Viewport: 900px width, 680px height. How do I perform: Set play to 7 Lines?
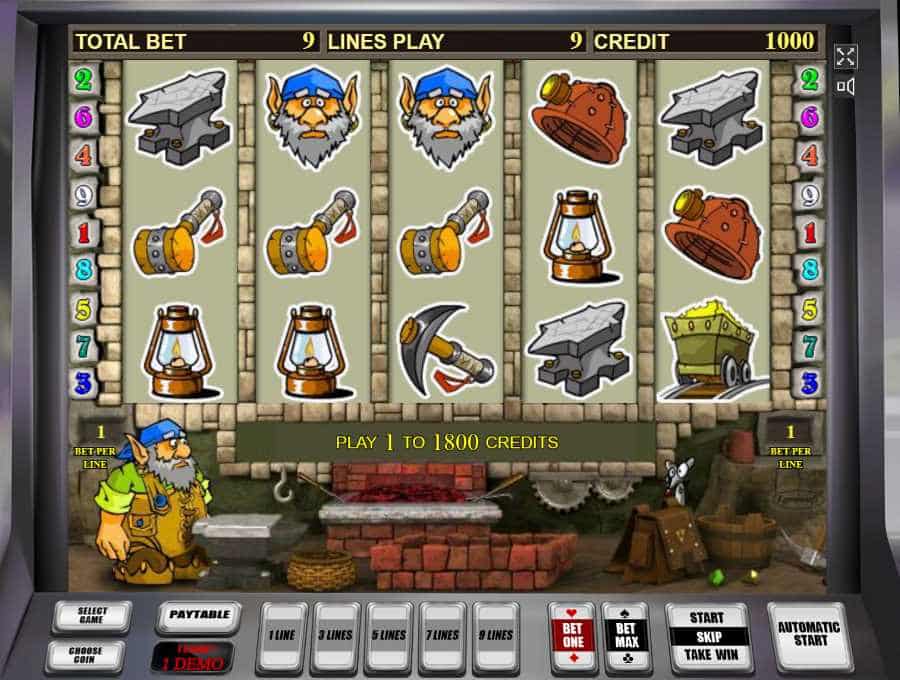click(x=443, y=635)
